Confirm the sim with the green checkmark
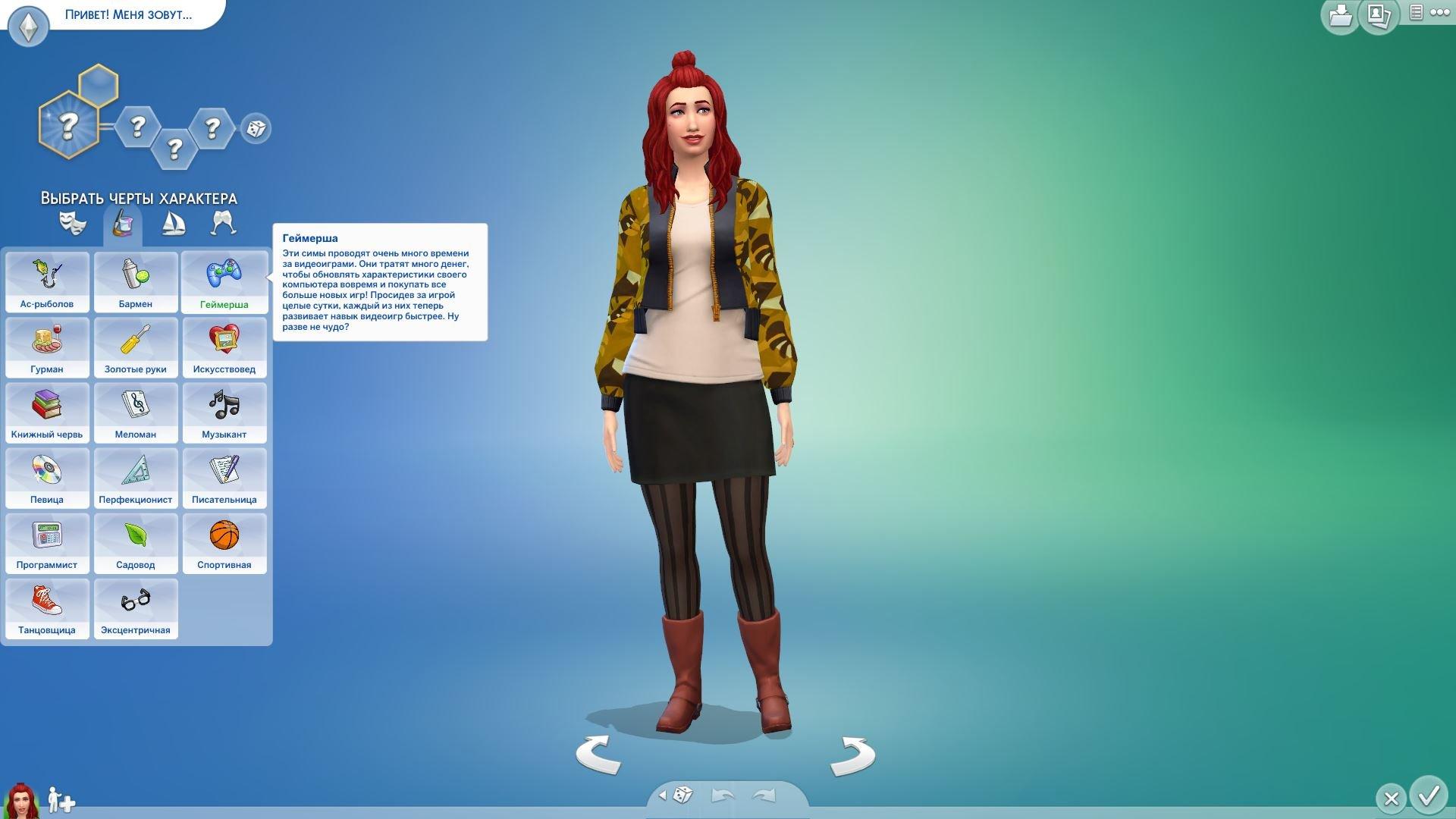The height and width of the screenshot is (819, 1456). (x=1429, y=795)
